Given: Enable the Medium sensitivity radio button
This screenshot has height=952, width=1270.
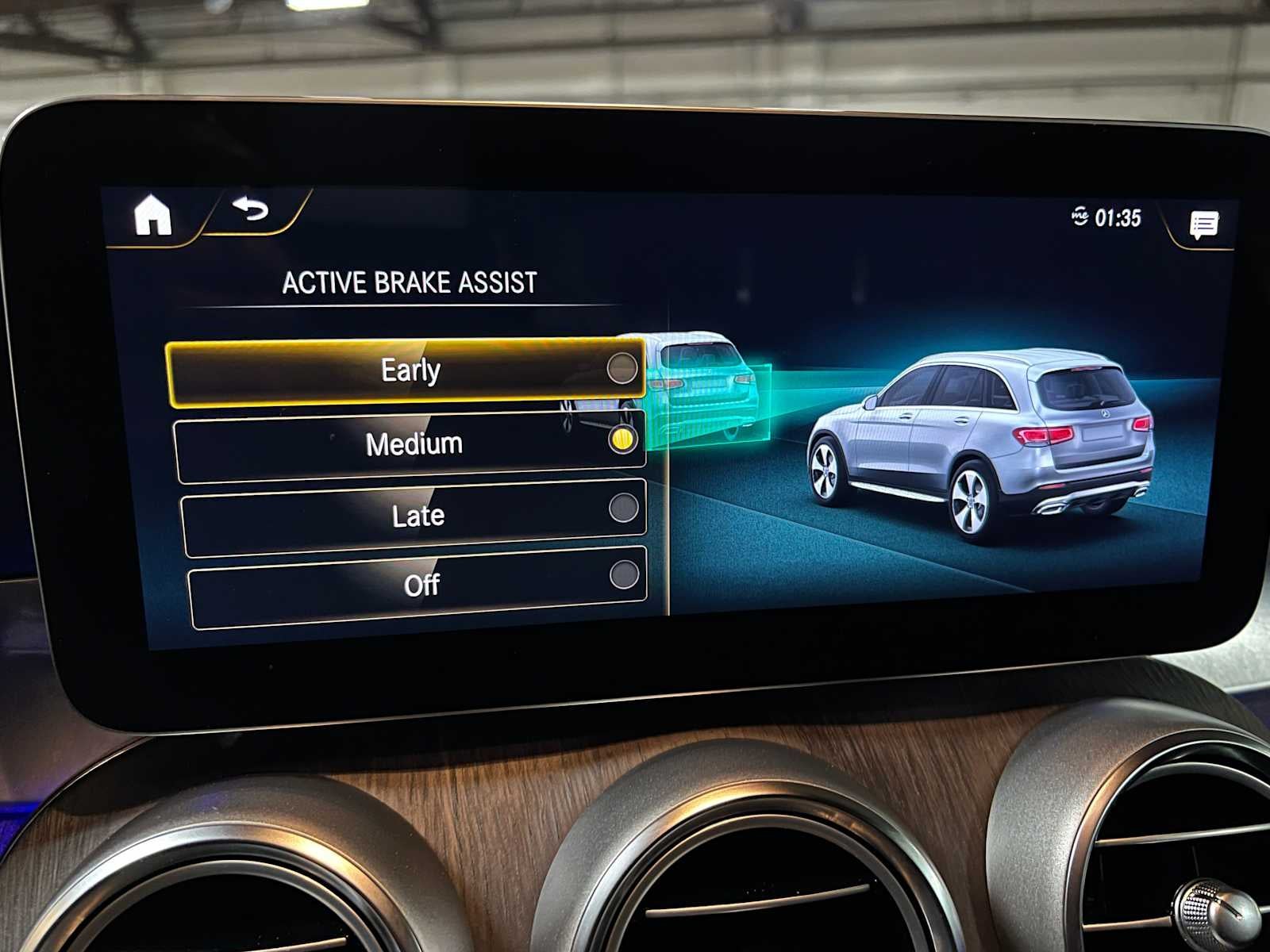Looking at the screenshot, I should click(x=622, y=443).
